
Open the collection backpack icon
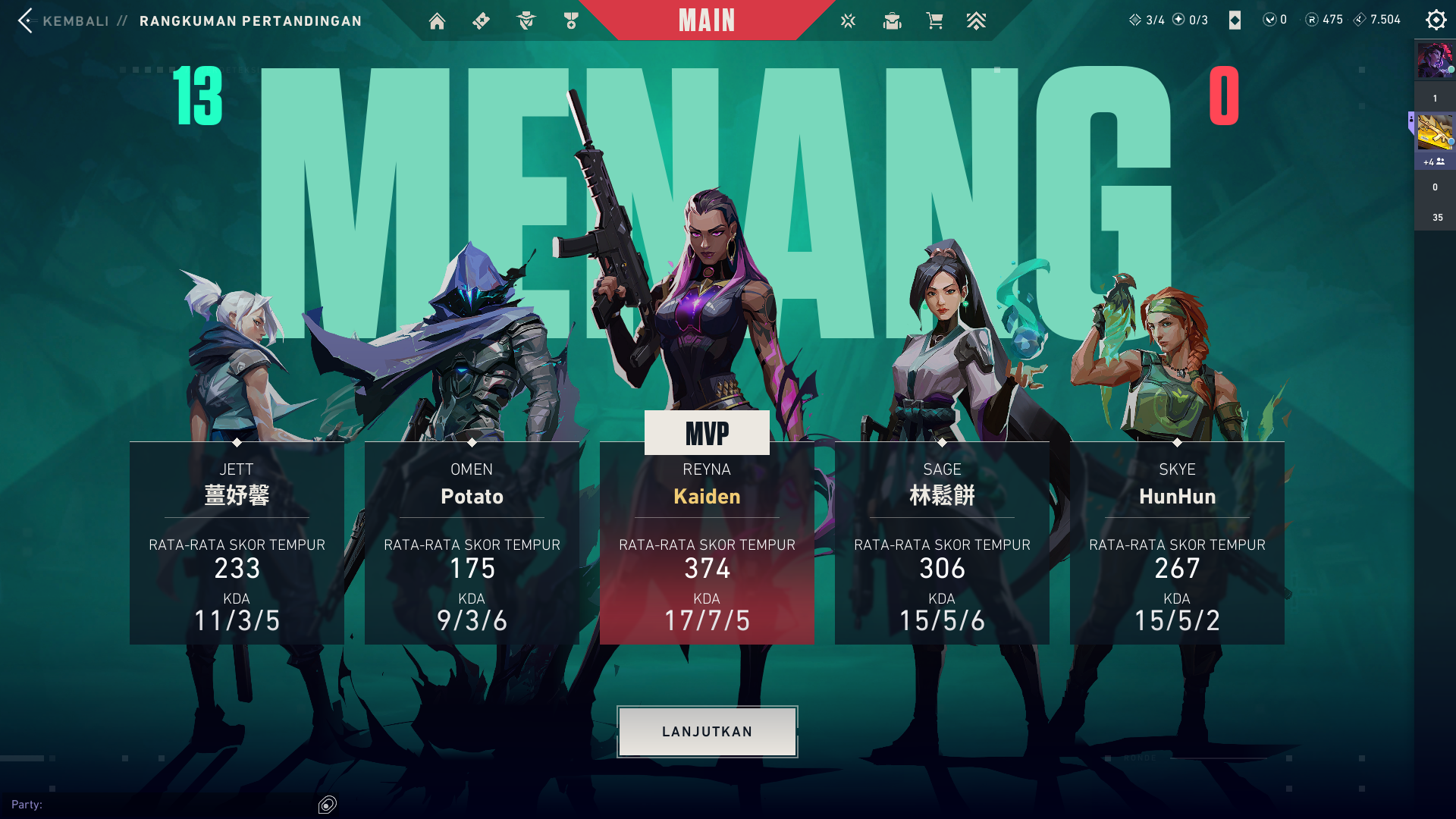tap(892, 21)
